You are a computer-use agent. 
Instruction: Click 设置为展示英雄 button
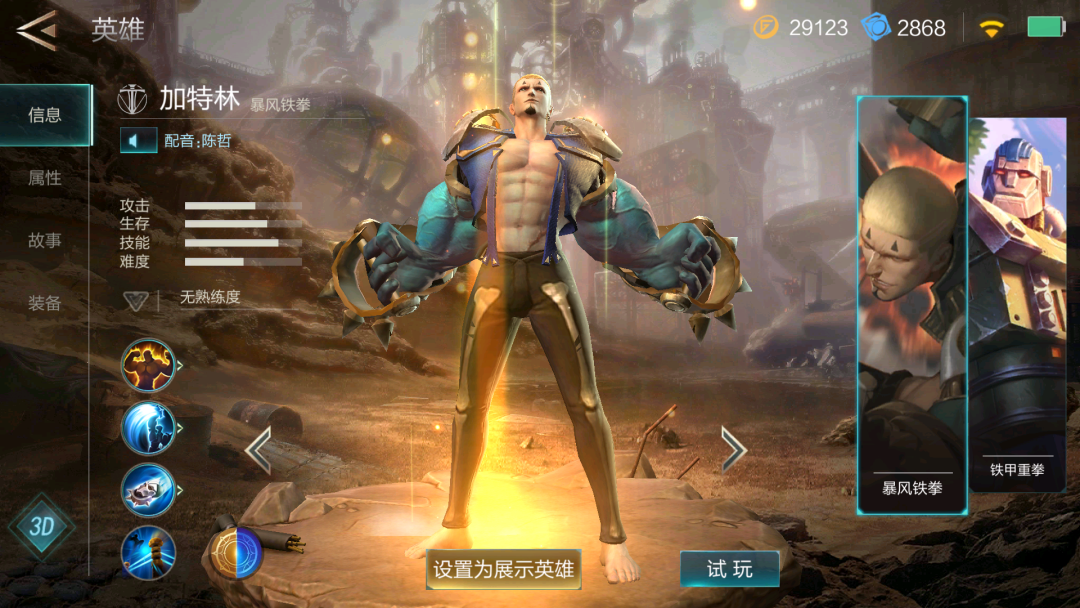(x=503, y=569)
